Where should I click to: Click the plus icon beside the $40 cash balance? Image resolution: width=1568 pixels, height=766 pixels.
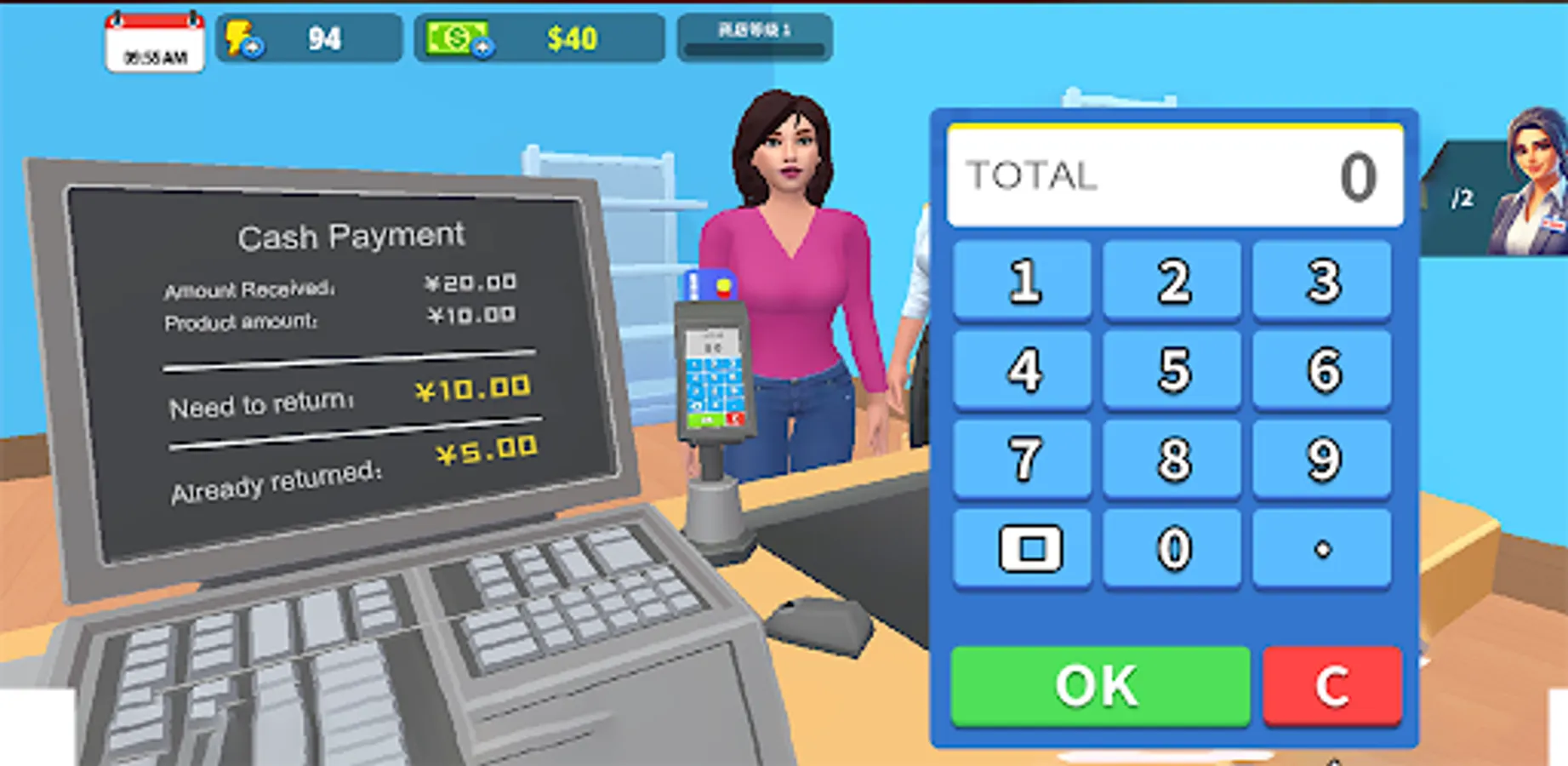[x=485, y=49]
